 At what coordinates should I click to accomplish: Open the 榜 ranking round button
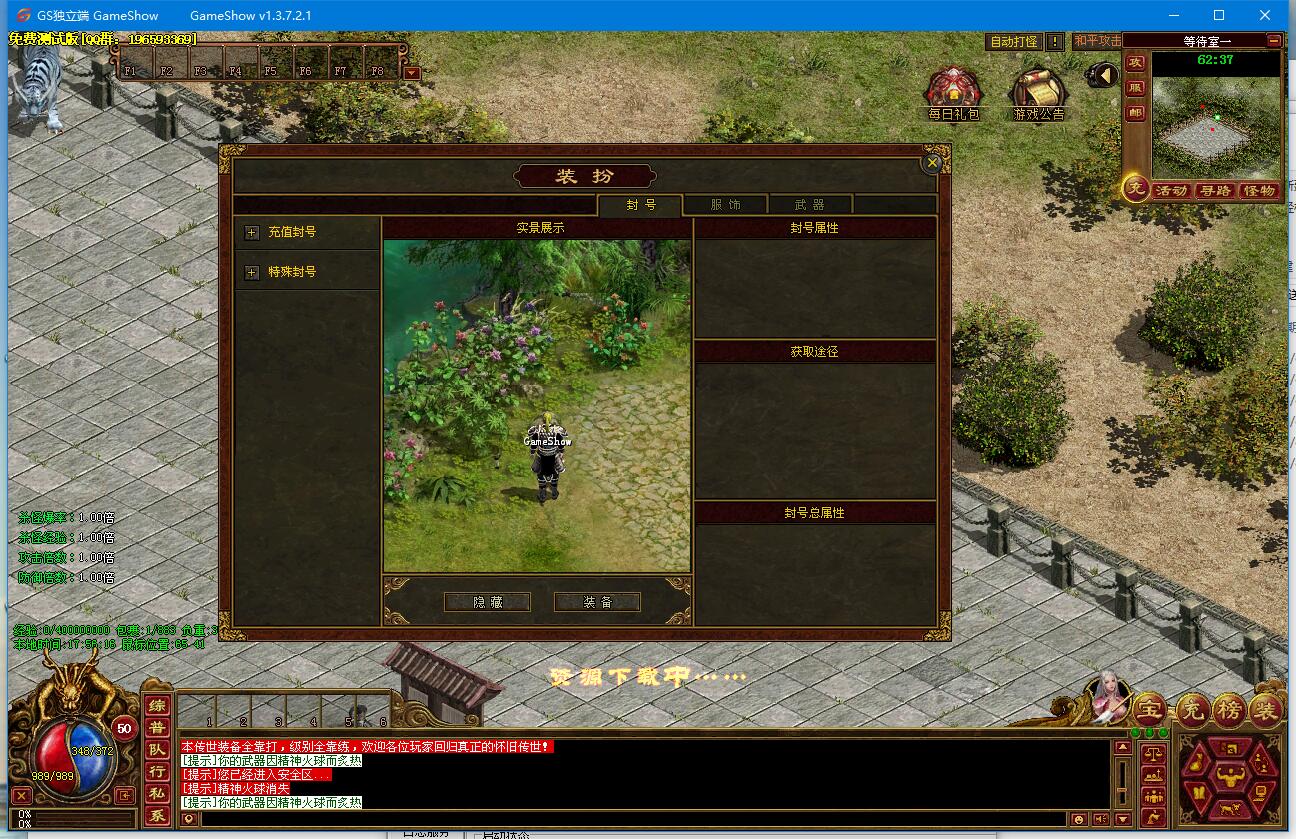click(x=1228, y=710)
